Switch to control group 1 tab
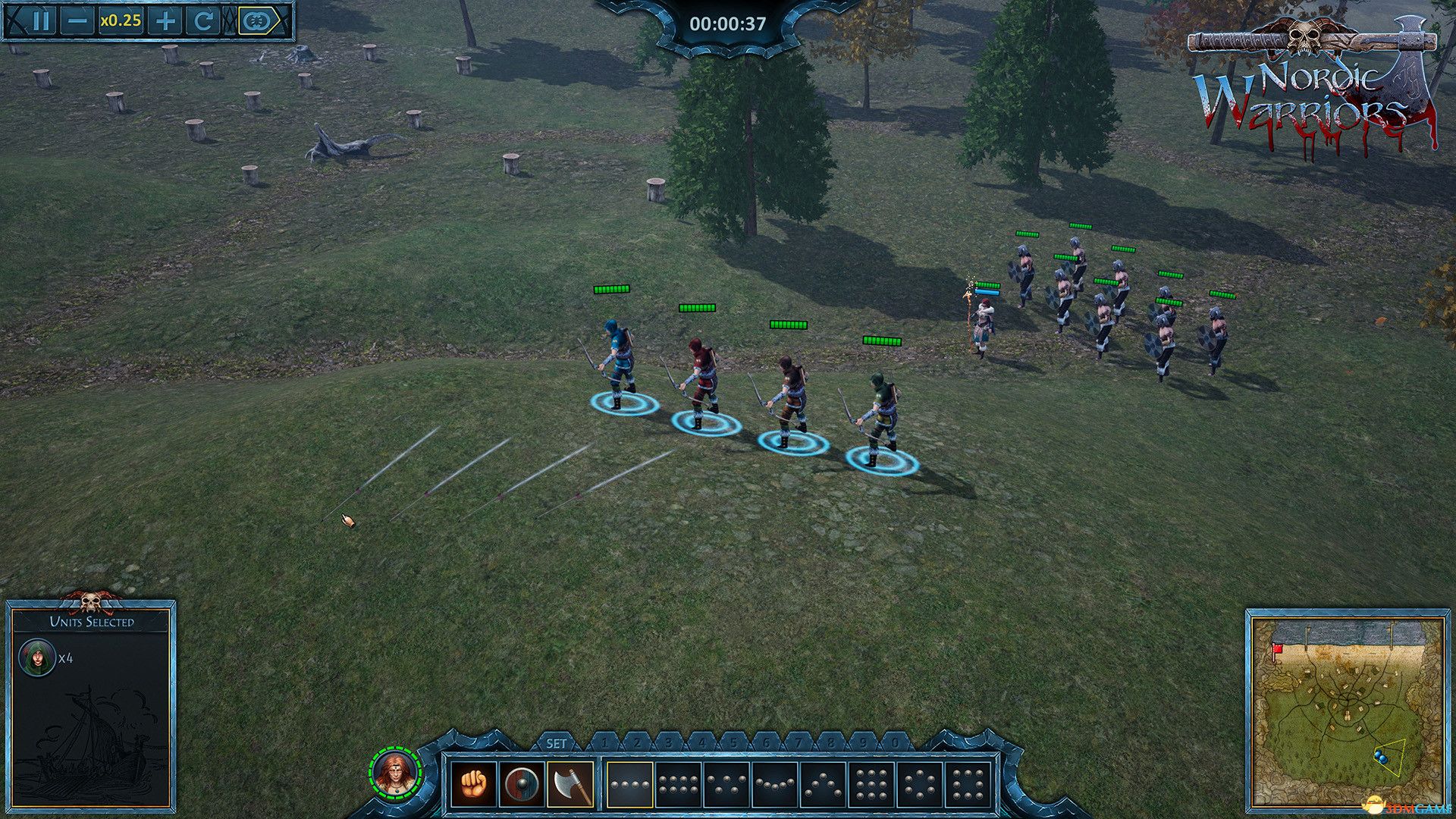Screen dimensions: 1456x819 604,743
